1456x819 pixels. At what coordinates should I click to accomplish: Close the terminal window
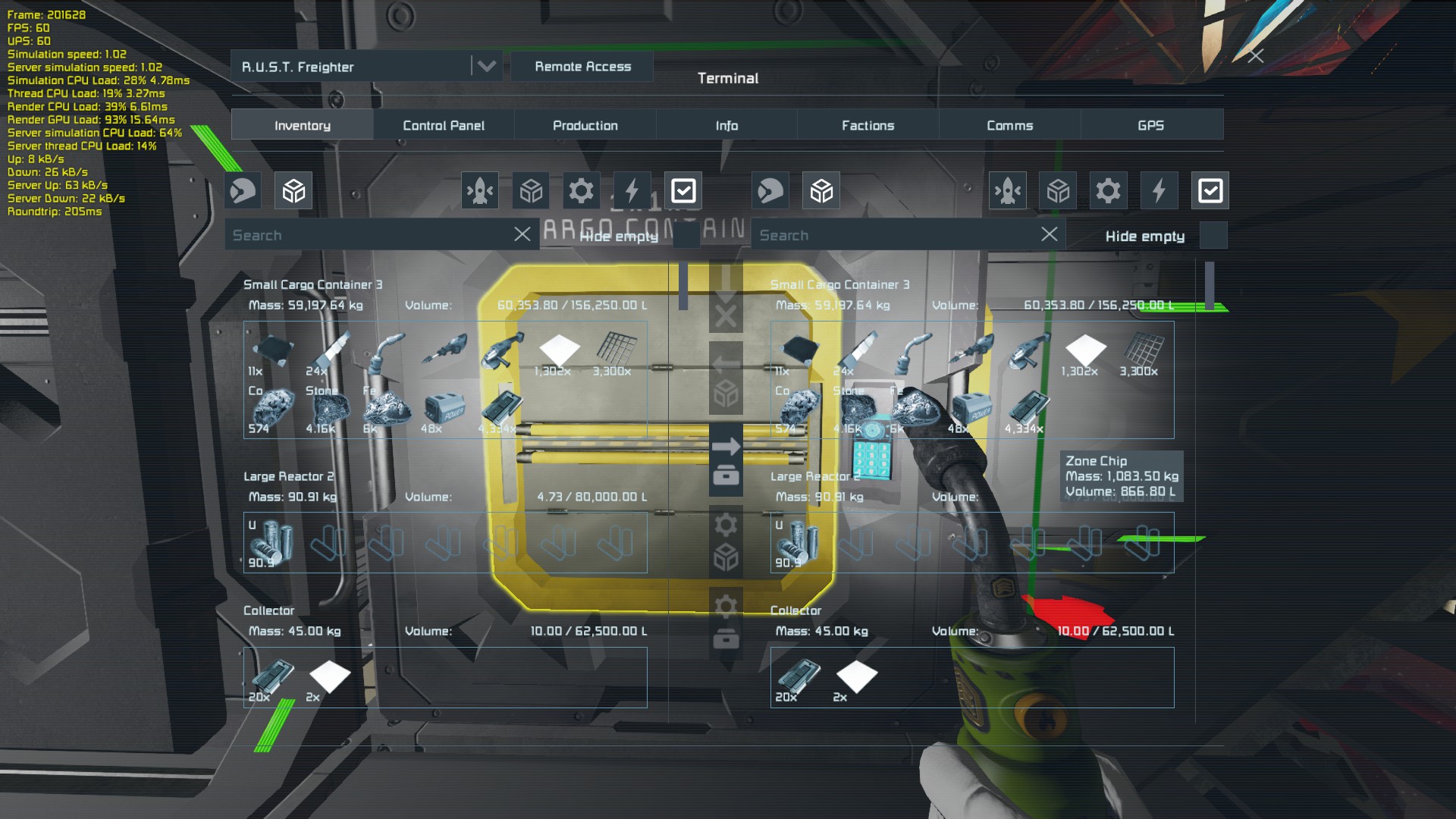tap(1256, 55)
